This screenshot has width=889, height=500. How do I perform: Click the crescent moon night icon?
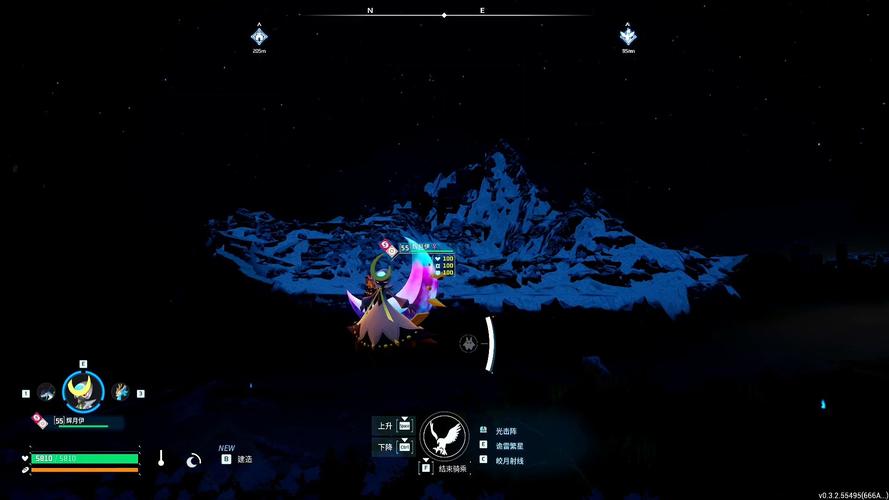click(x=194, y=459)
